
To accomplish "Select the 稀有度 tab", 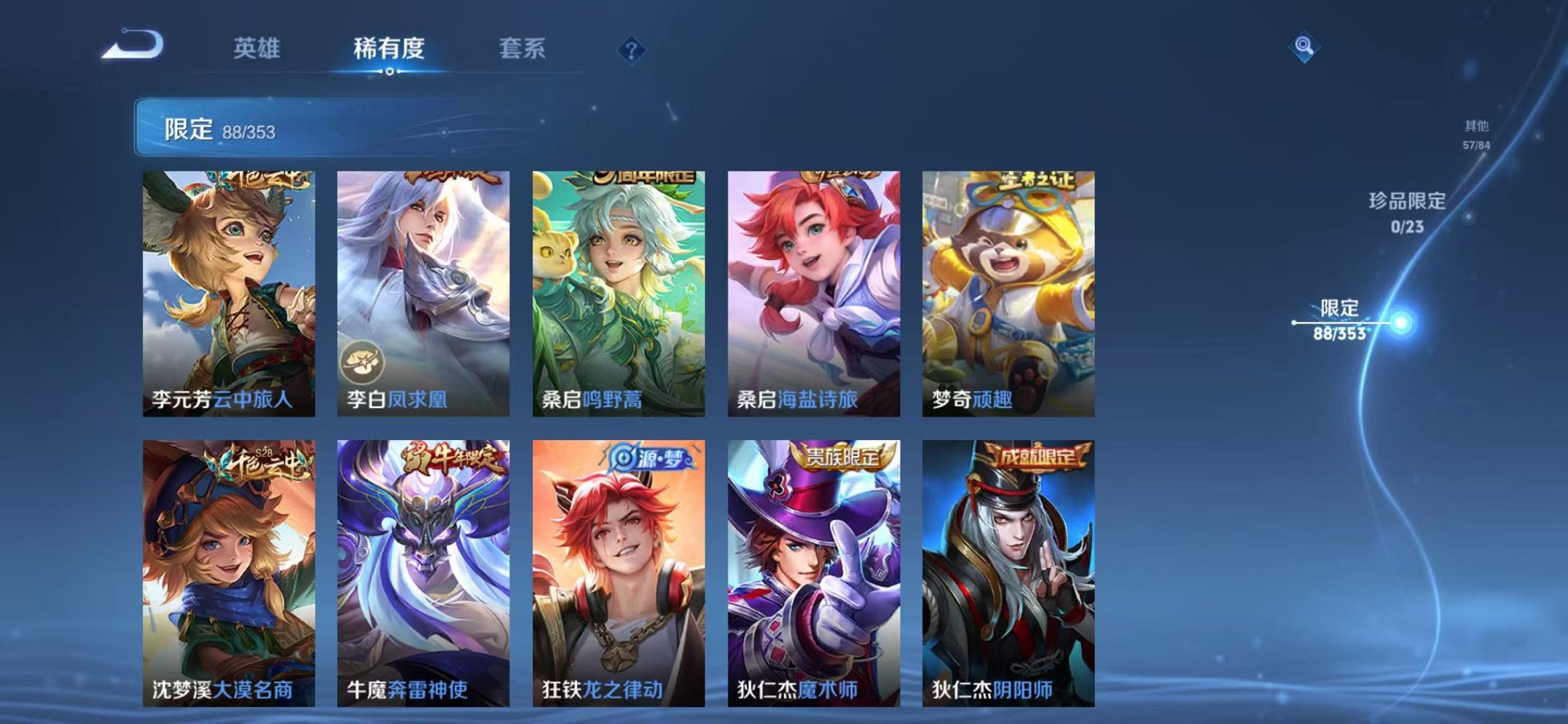I will [388, 46].
